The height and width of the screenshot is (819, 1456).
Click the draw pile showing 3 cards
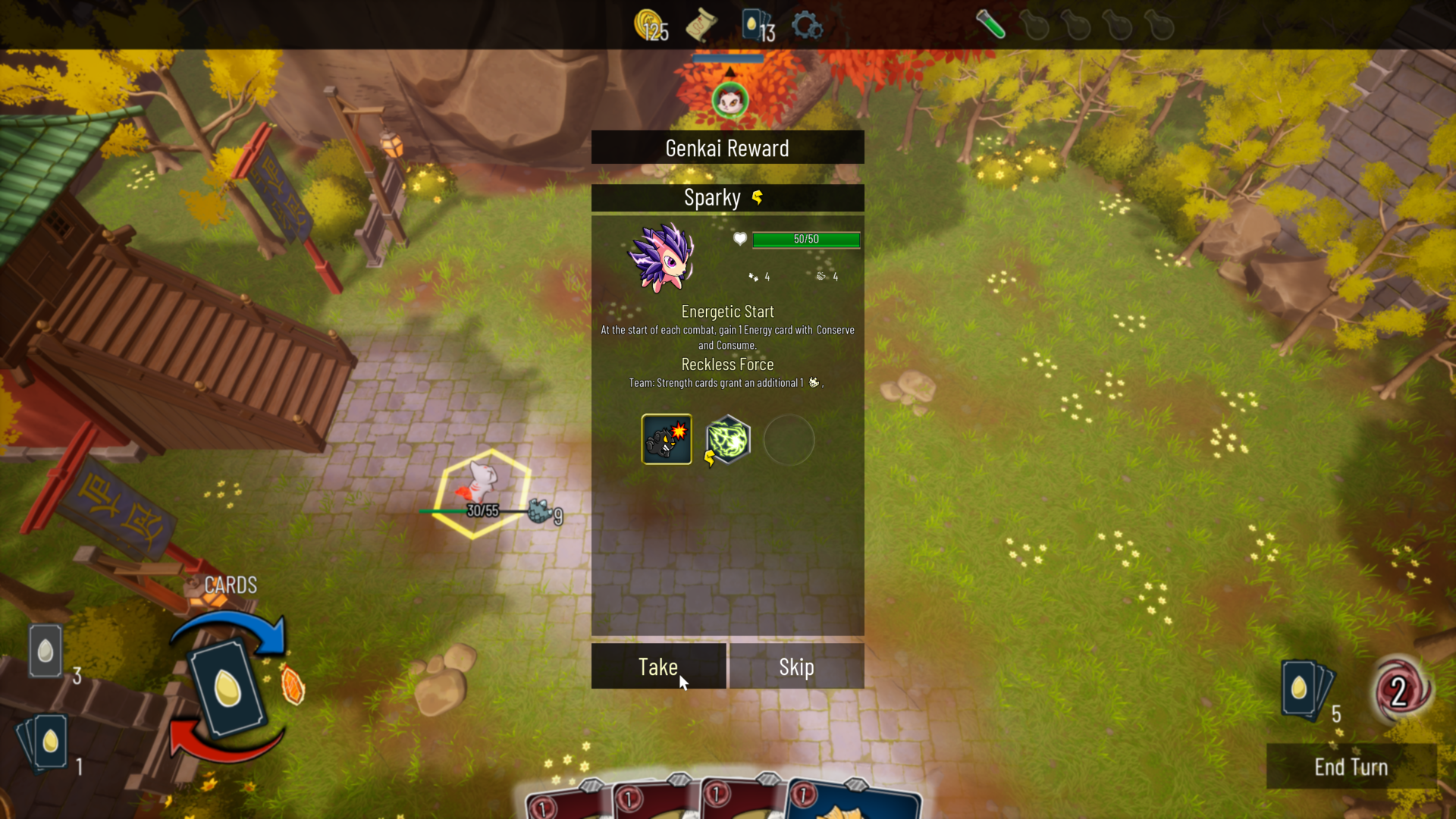(x=45, y=651)
